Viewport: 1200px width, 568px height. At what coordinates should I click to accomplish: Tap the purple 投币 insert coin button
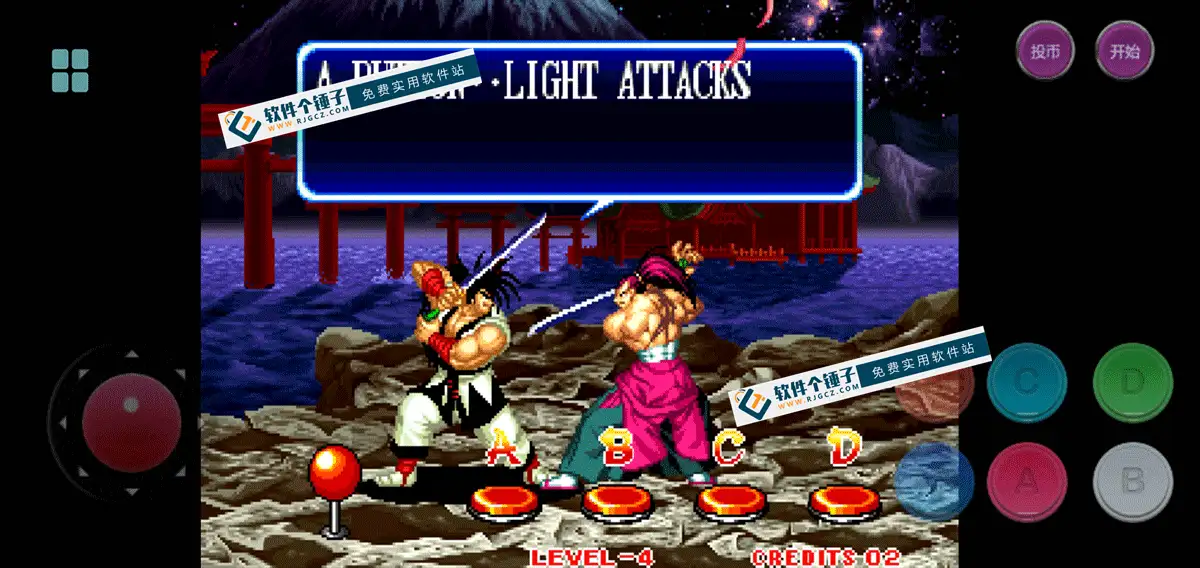pyautogui.click(x=1045, y=50)
